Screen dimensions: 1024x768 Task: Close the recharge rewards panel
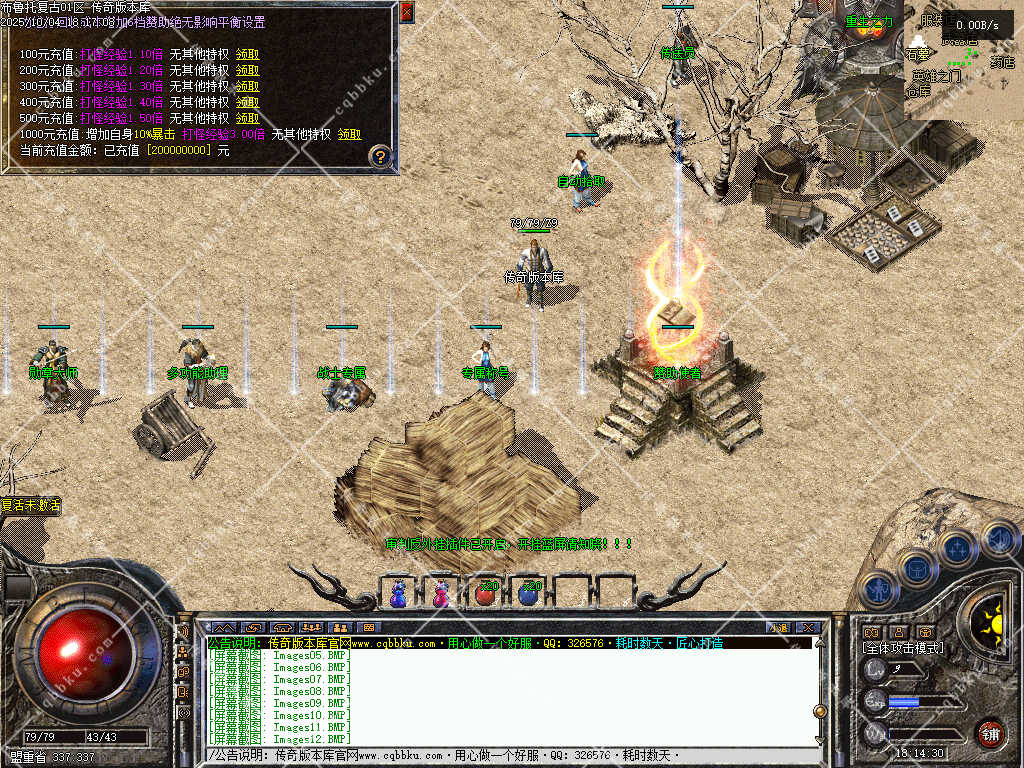(x=406, y=12)
